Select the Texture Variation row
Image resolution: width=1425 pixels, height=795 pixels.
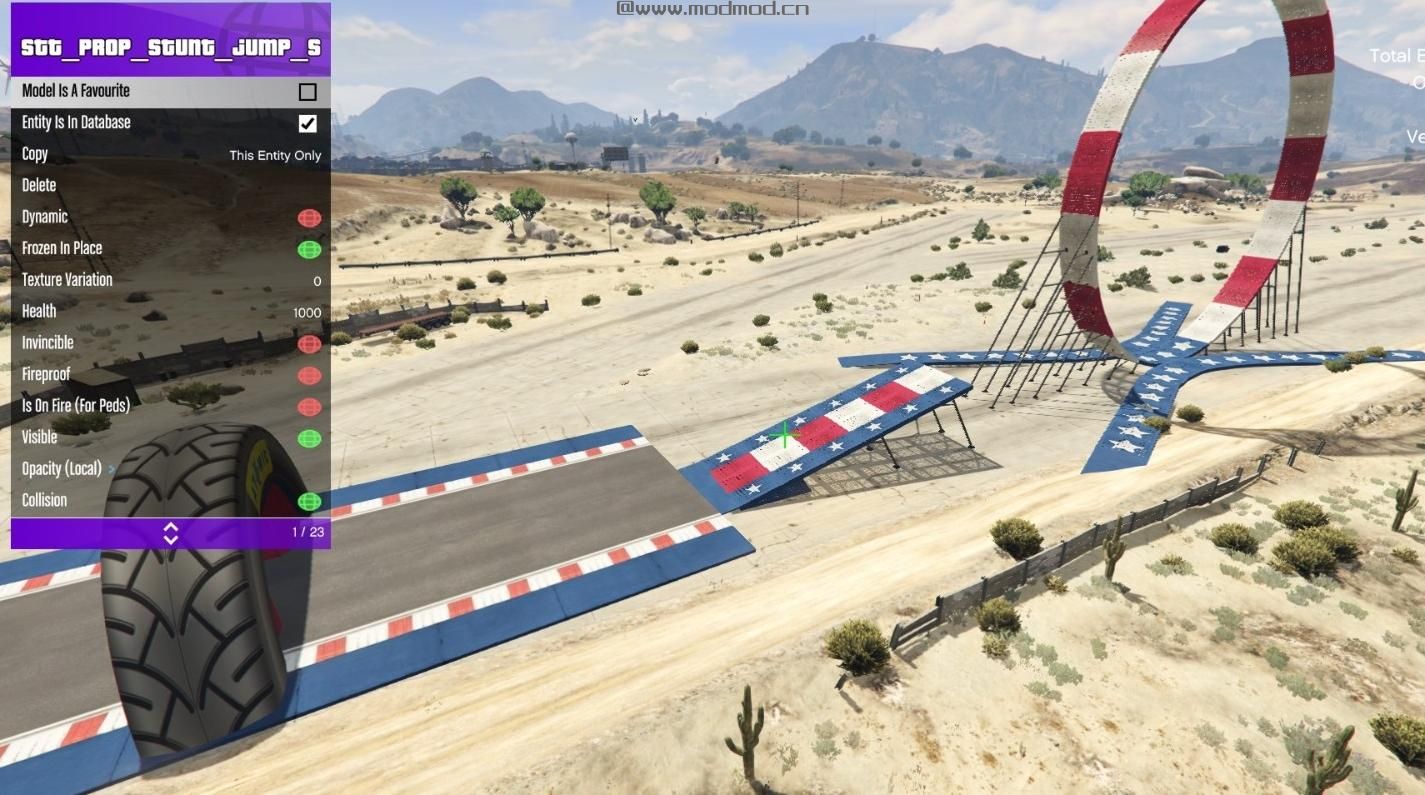pos(170,280)
